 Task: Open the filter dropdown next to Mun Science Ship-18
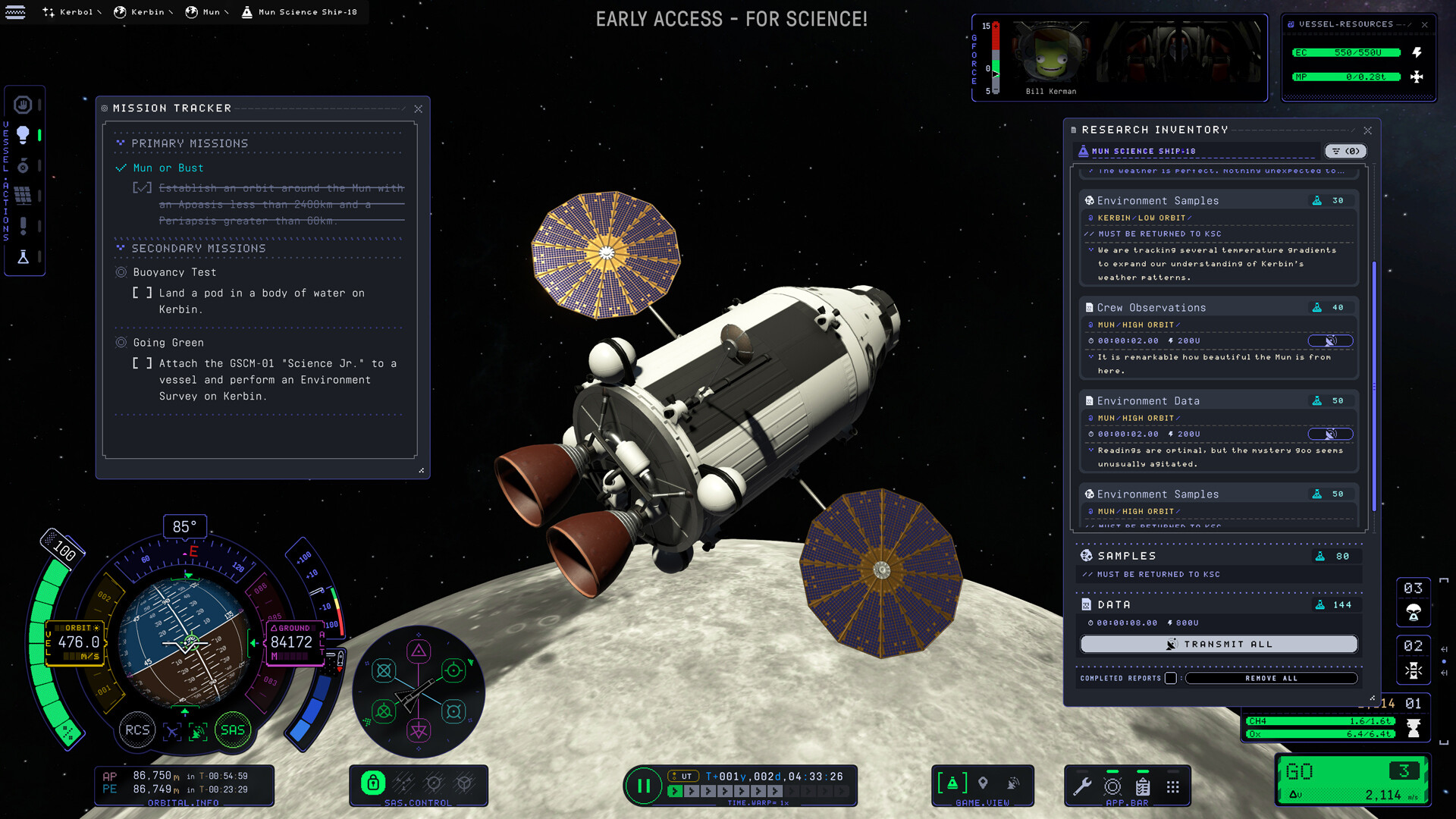[x=1346, y=151]
